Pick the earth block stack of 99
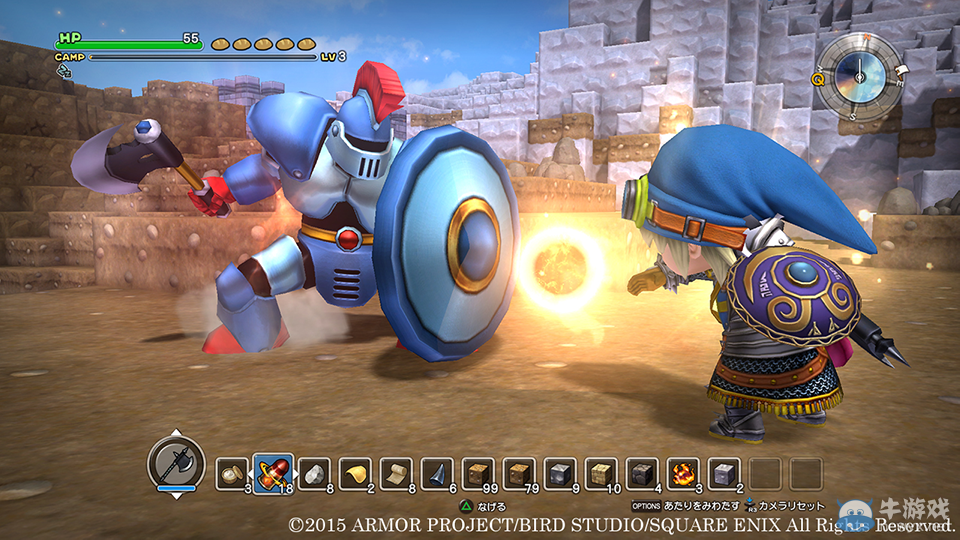Screen dimensions: 960x540 [478, 473]
